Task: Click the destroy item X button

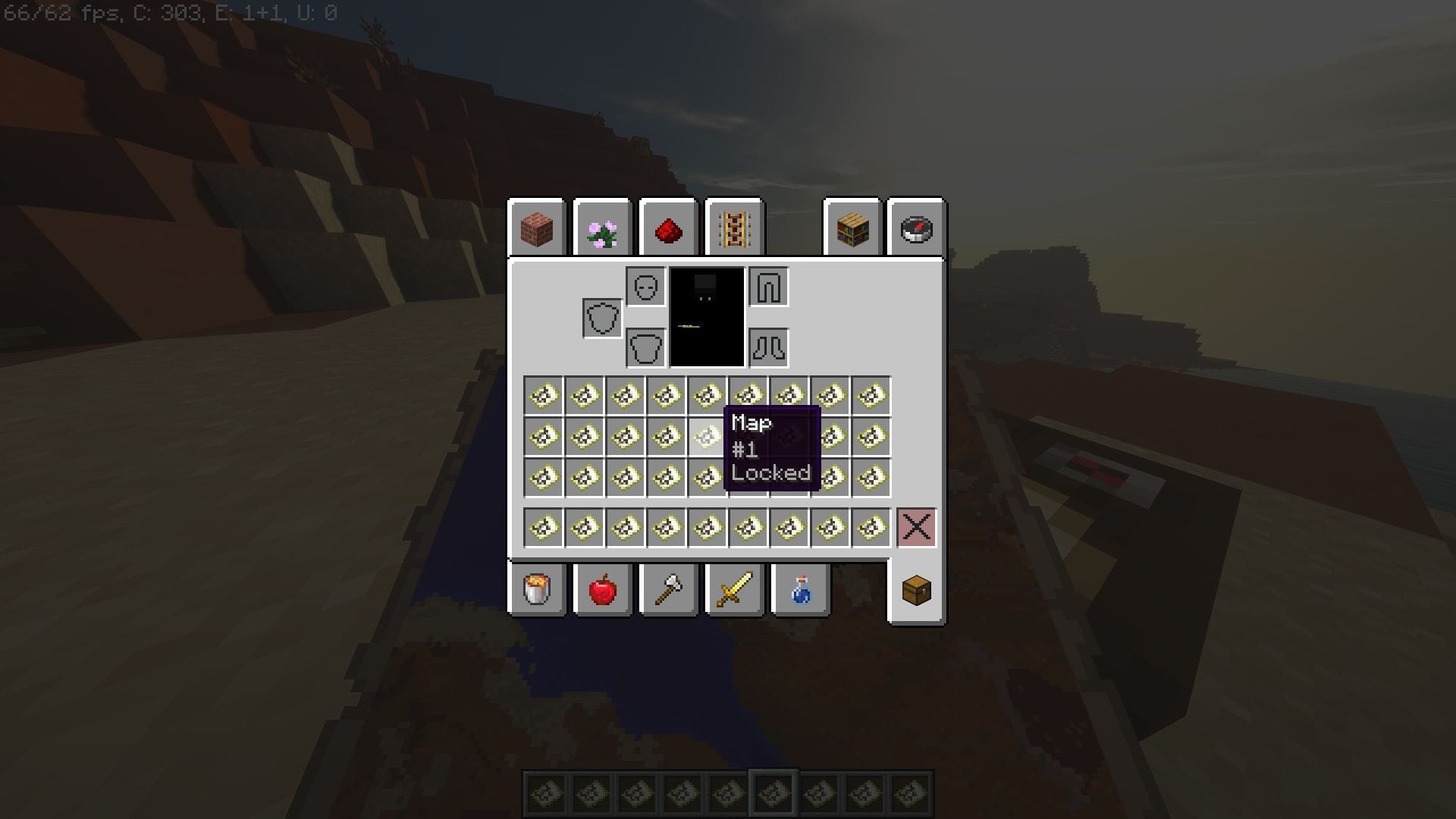Action: click(916, 527)
